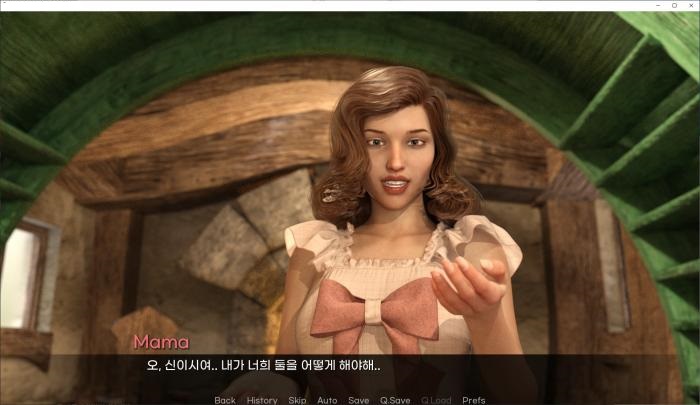Enable Auto advance for dialogue
This screenshot has height=405, width=700.
point(327,400)
